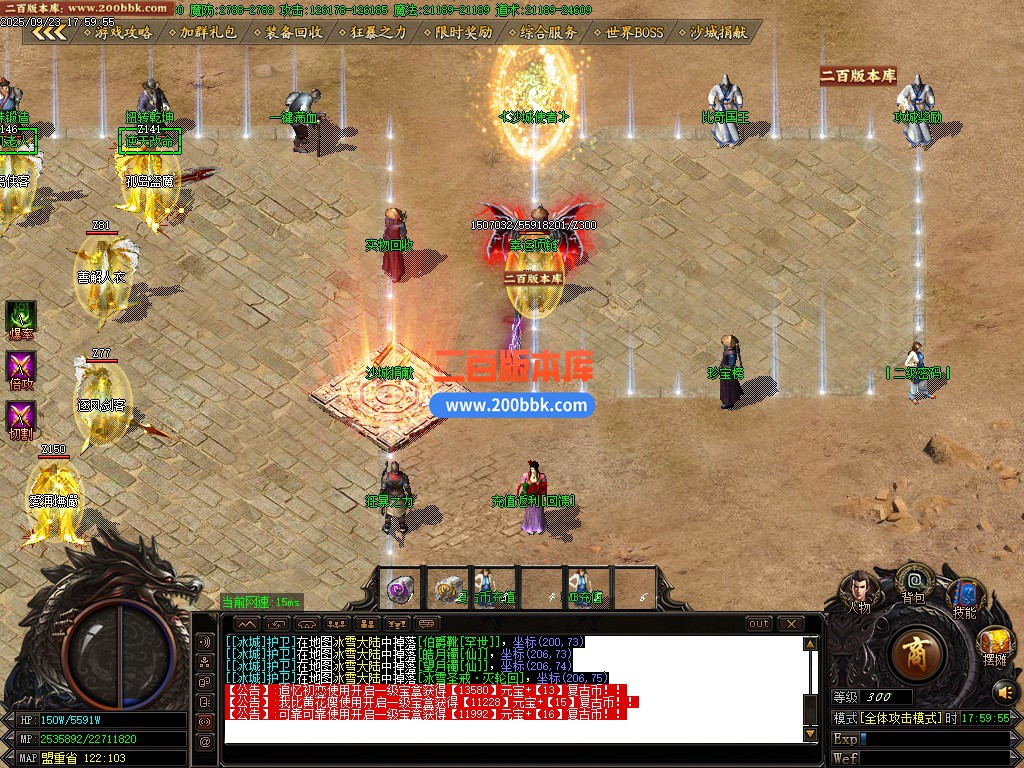Viewport: 1024px width, 768px height.
Task: Open the 人物 character panel
Action: point(859,590)
